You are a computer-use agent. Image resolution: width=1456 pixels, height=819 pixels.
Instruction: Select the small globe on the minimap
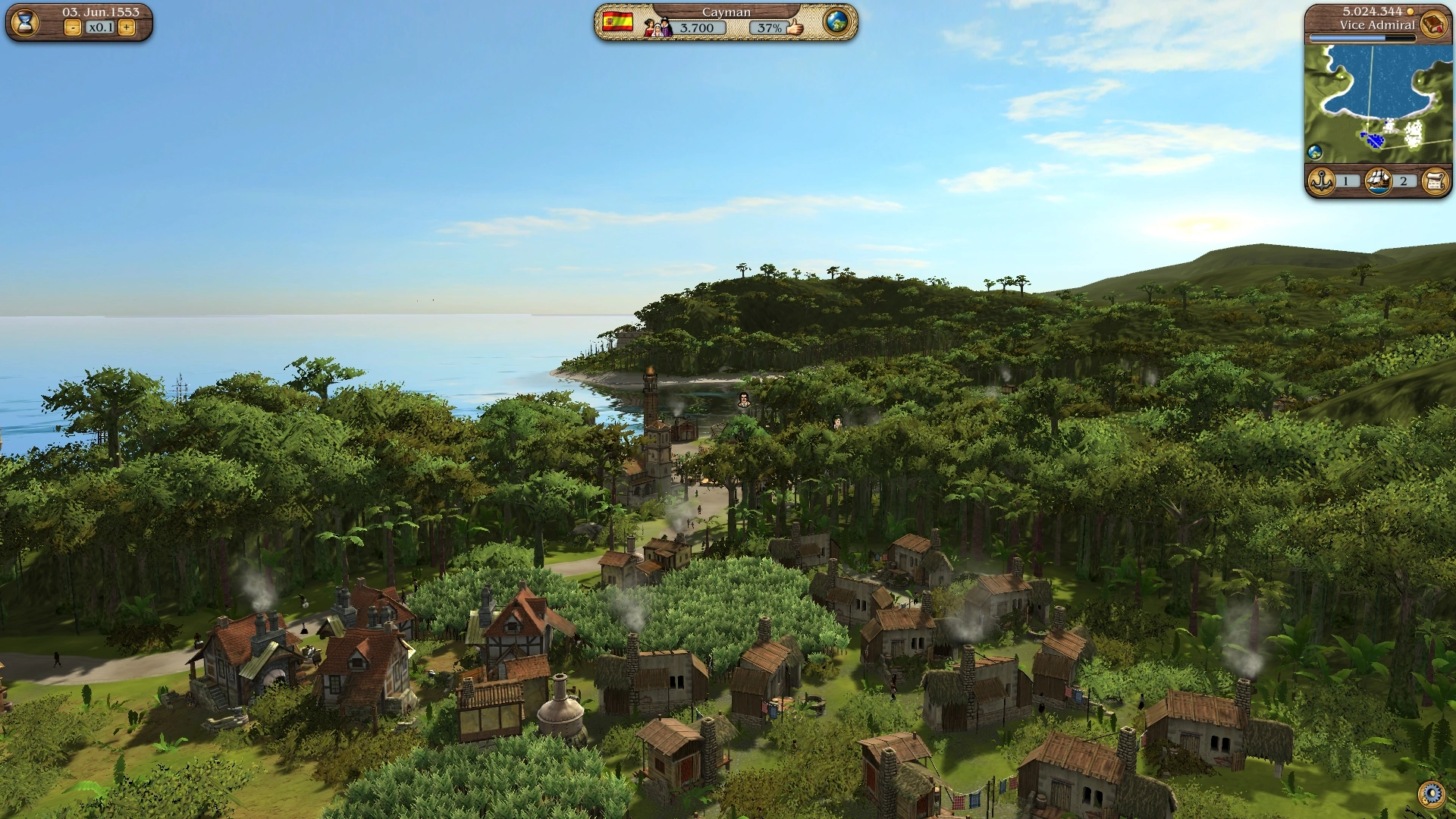[x=1316, y=152]
